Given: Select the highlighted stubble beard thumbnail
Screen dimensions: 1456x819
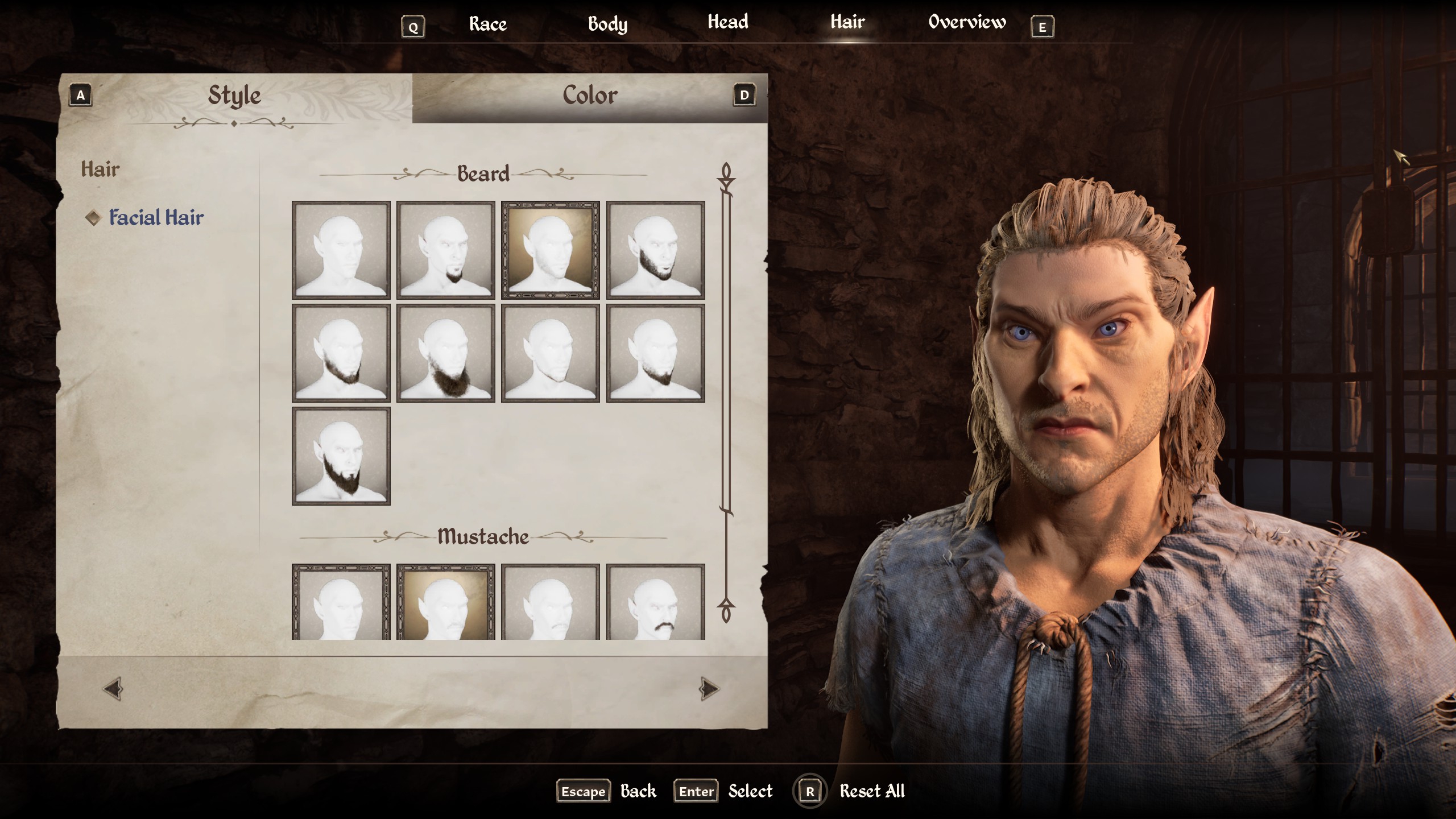Looking at the screenshot, I should click(551, 250).
